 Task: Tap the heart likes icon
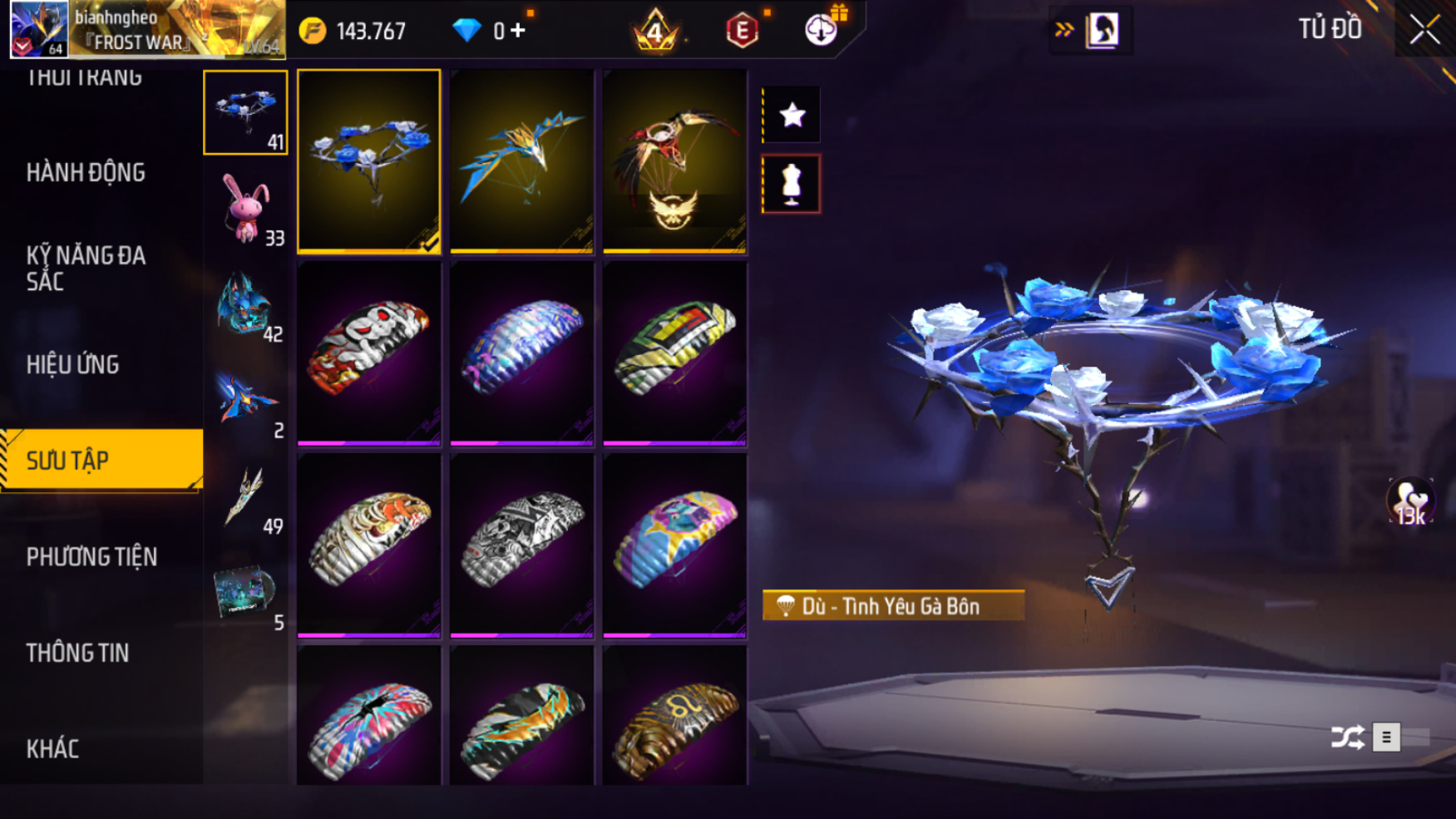pos(1410,502)
